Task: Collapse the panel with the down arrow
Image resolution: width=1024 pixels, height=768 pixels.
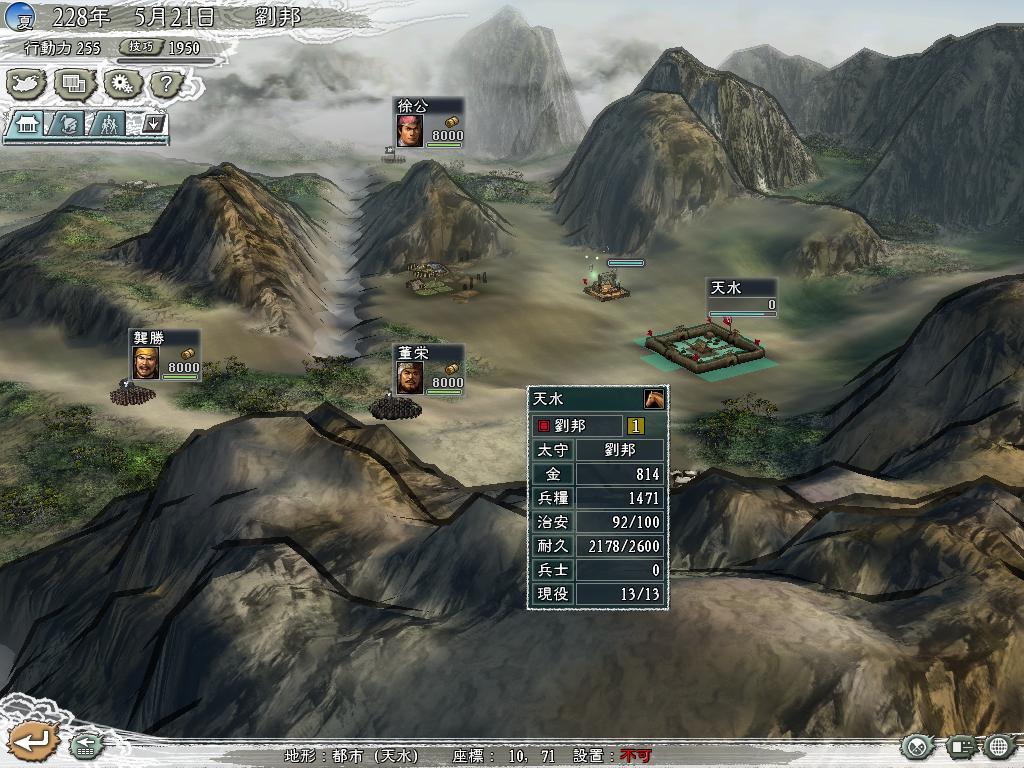Action: click(x=153, y=124)
